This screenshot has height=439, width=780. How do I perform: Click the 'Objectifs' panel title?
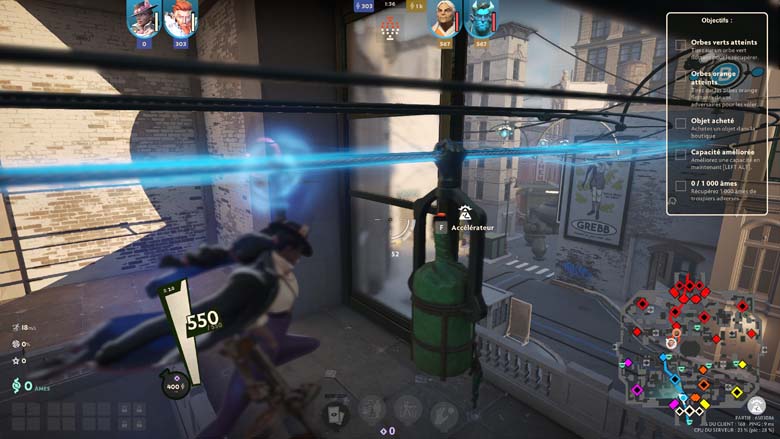point(717,20)
